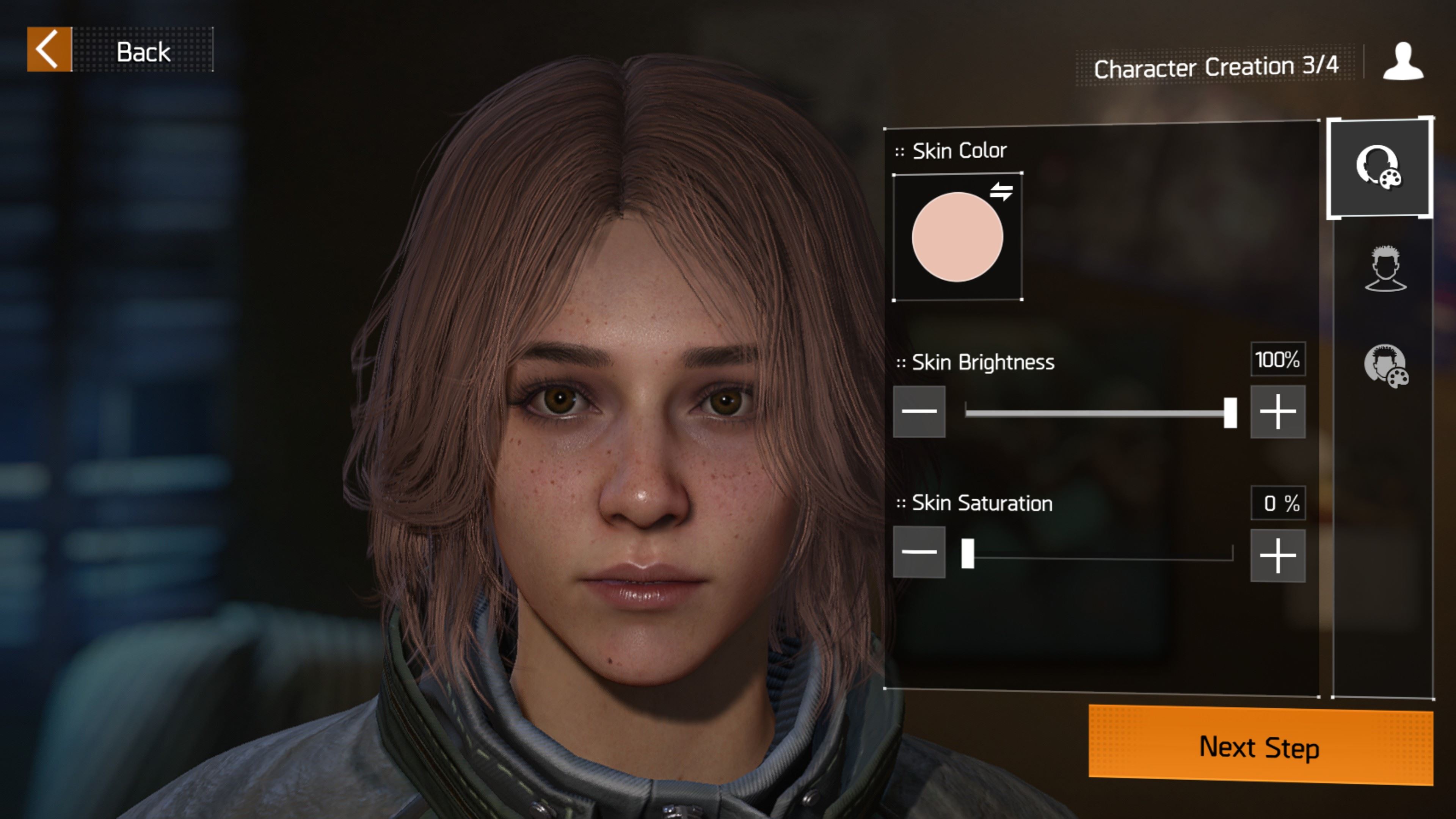This screenshot has height=819, width=1456.
Task: Switch to the hairstyle head tab
Action: (1385, 268)
